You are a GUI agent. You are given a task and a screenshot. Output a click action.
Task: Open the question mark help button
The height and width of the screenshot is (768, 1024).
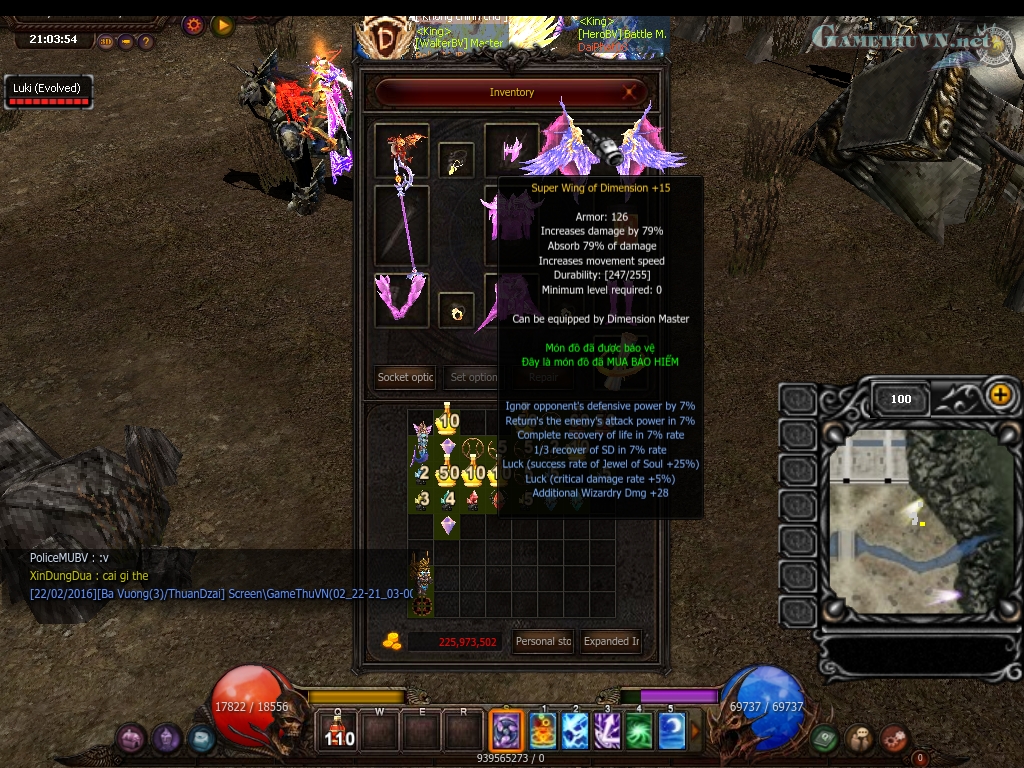(146, 42)
